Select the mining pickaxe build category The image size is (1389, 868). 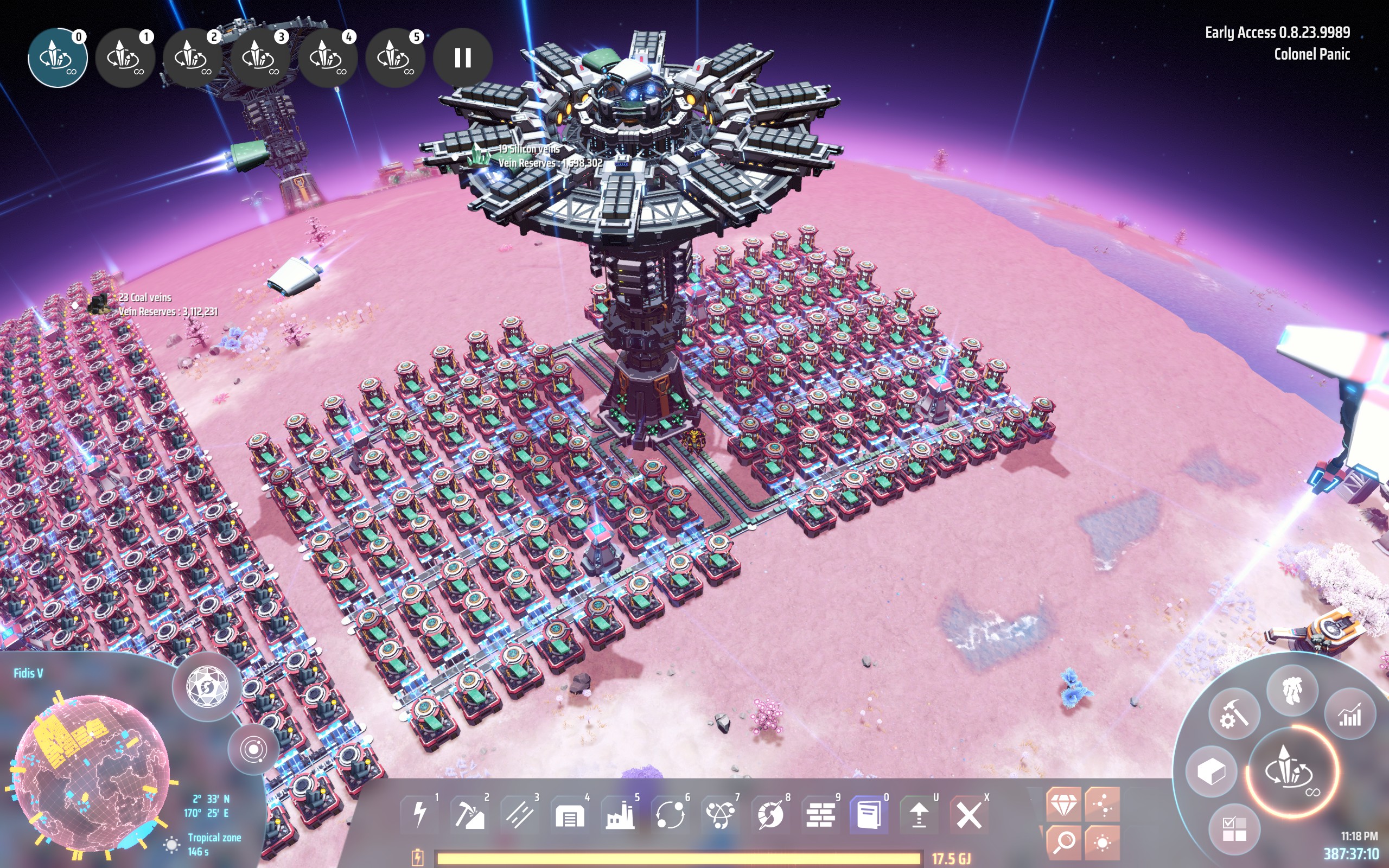[x=469, y=815]
